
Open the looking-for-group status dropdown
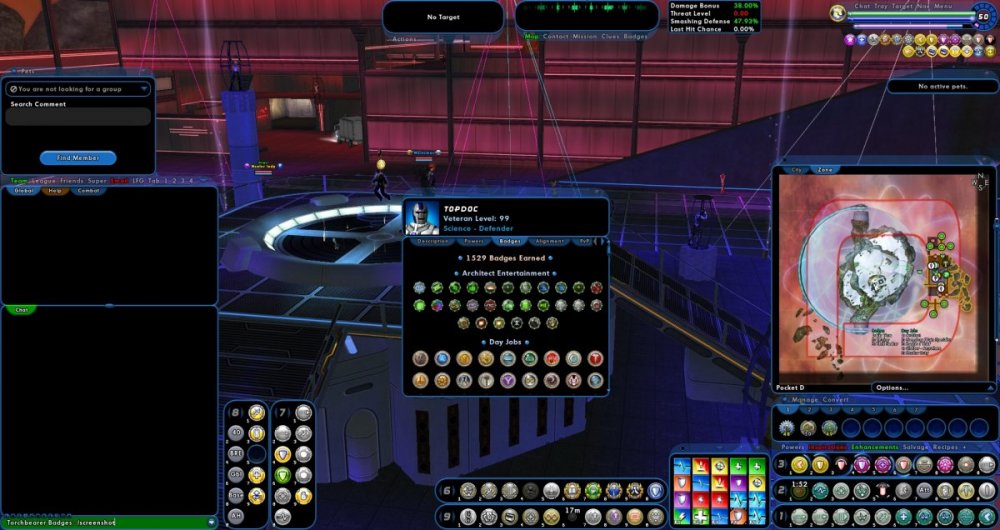coord(76,89)
